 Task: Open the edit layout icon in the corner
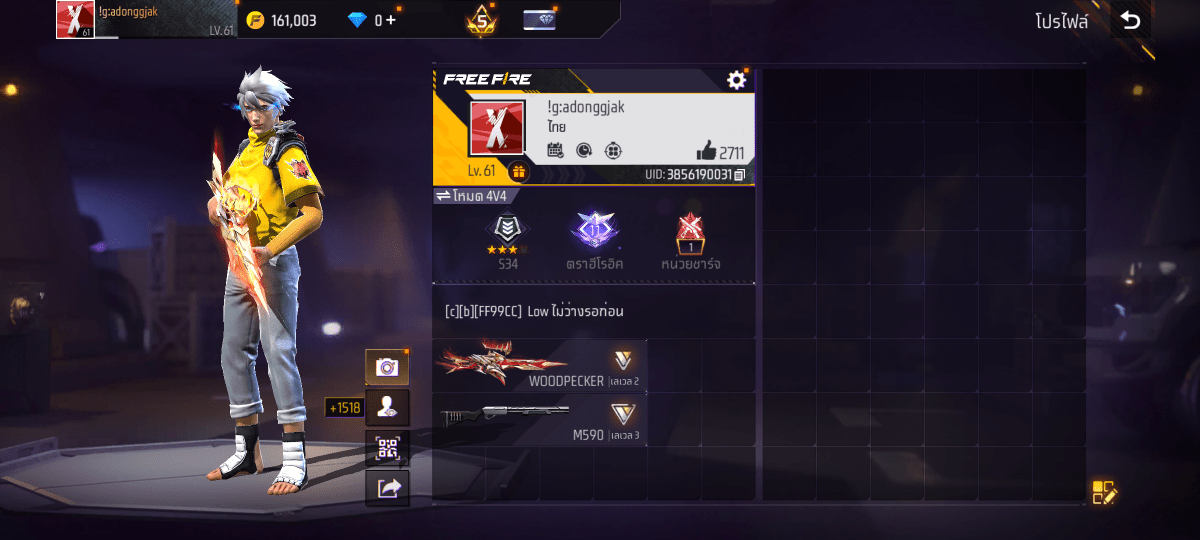[x=1103, y=492]
